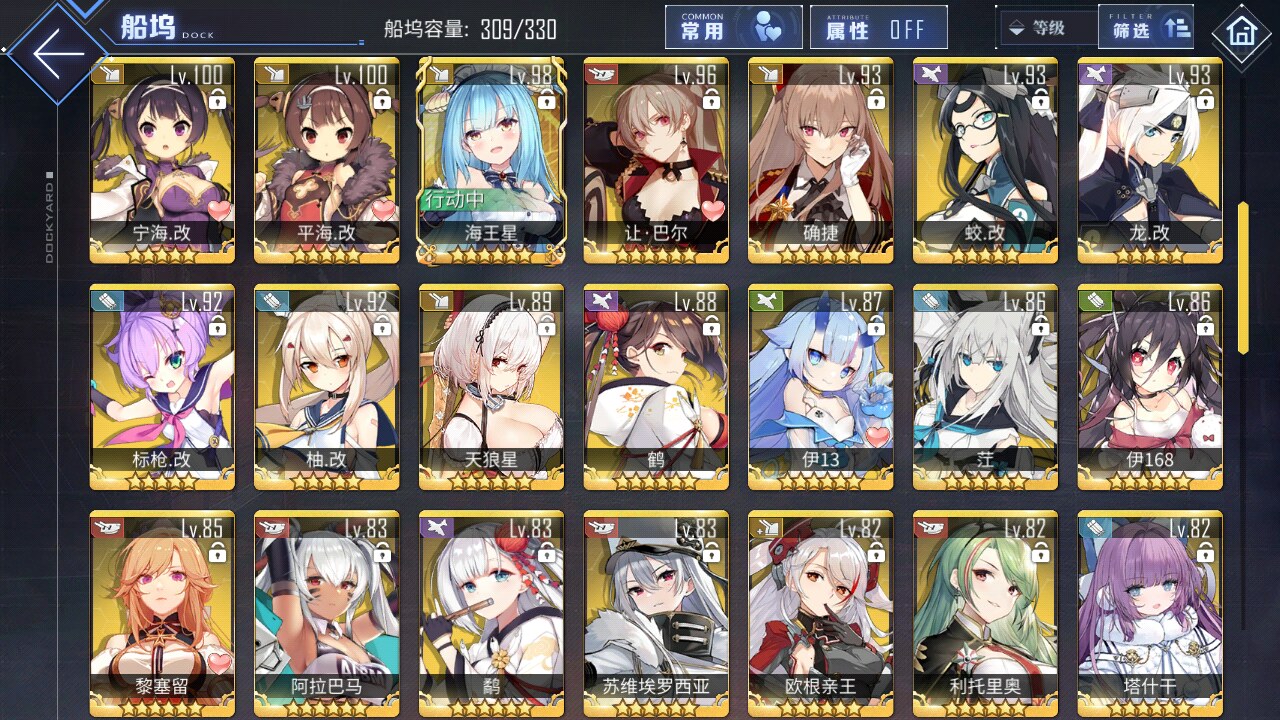Image resolution: width=1280 pixels, height=720 pixels.
Task: Open the 等级 sort dropdown
Action: [x=1047, y=28]
